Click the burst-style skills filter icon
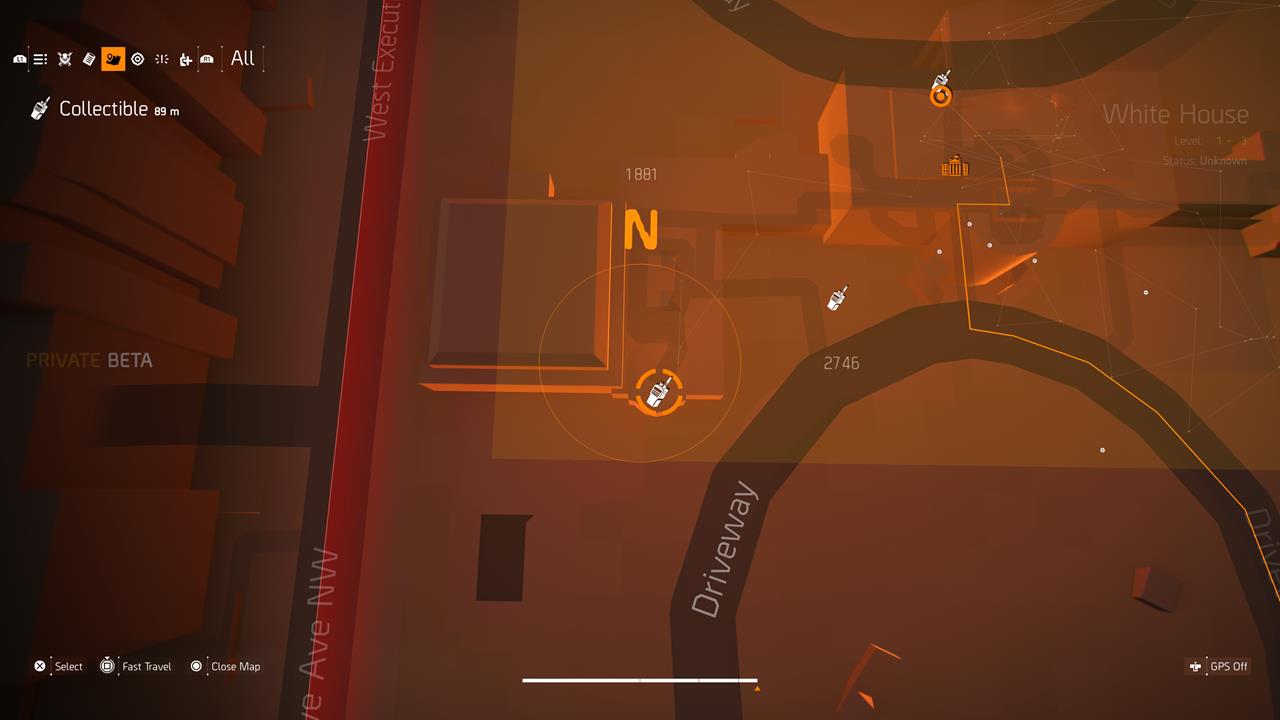This screenshot has height=720, width=1280. pyautogui.click(x=160, y=58)
